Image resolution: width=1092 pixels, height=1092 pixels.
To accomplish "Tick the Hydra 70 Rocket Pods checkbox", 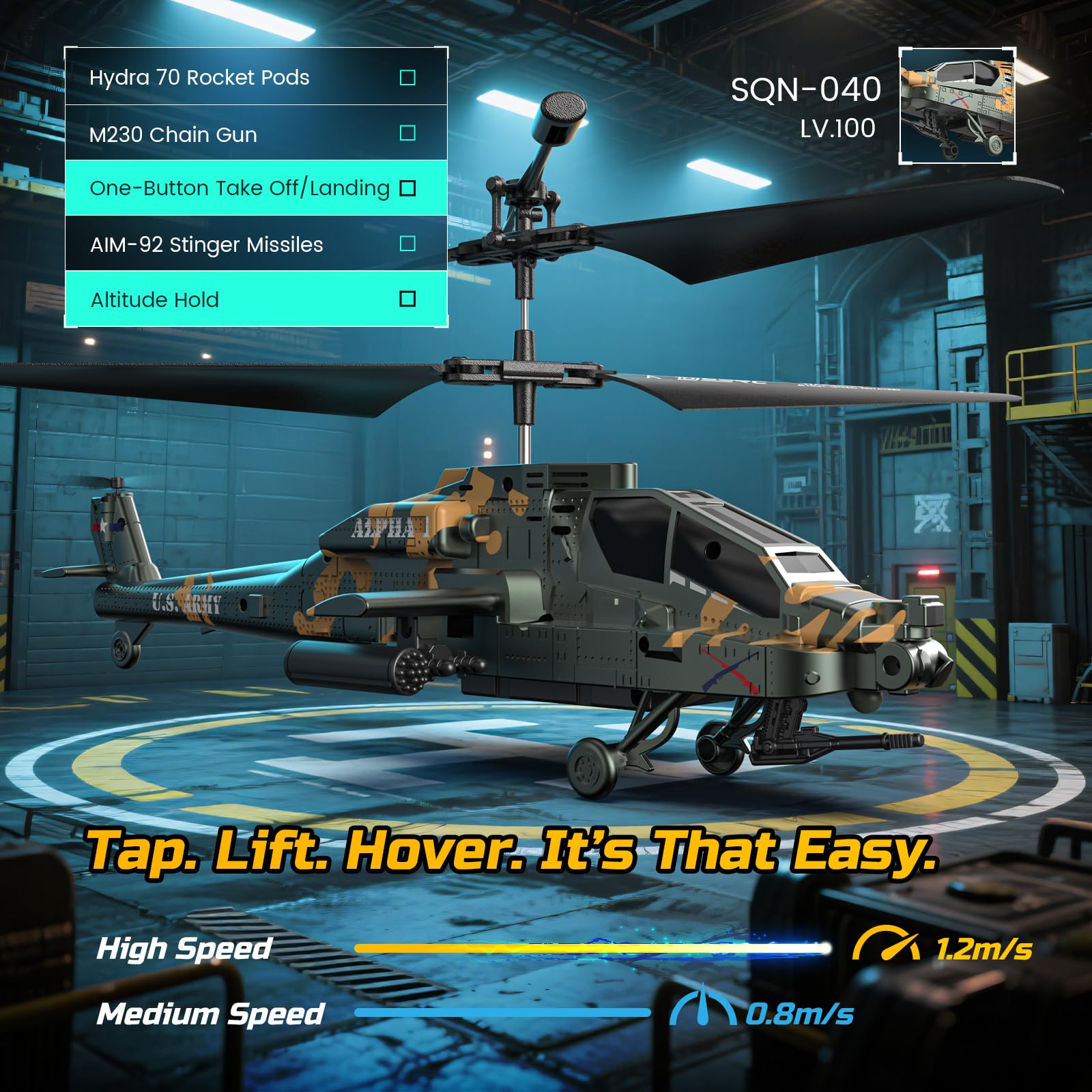I will pos(407,78).
